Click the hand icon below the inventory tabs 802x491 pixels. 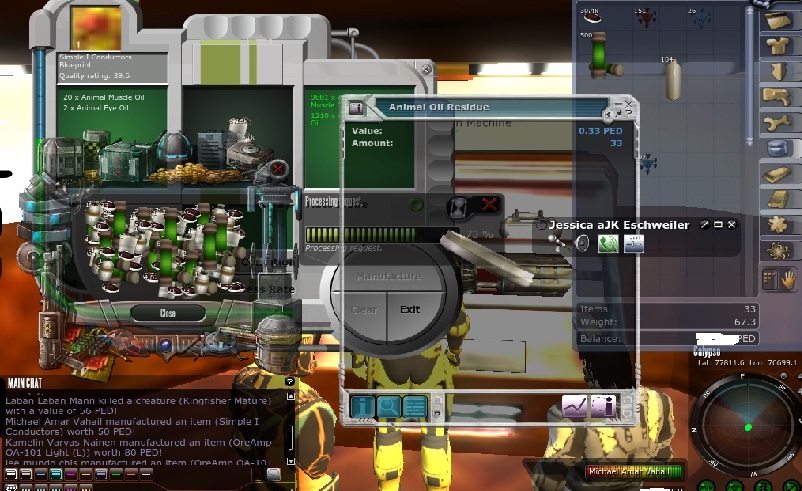coord(790,279)
